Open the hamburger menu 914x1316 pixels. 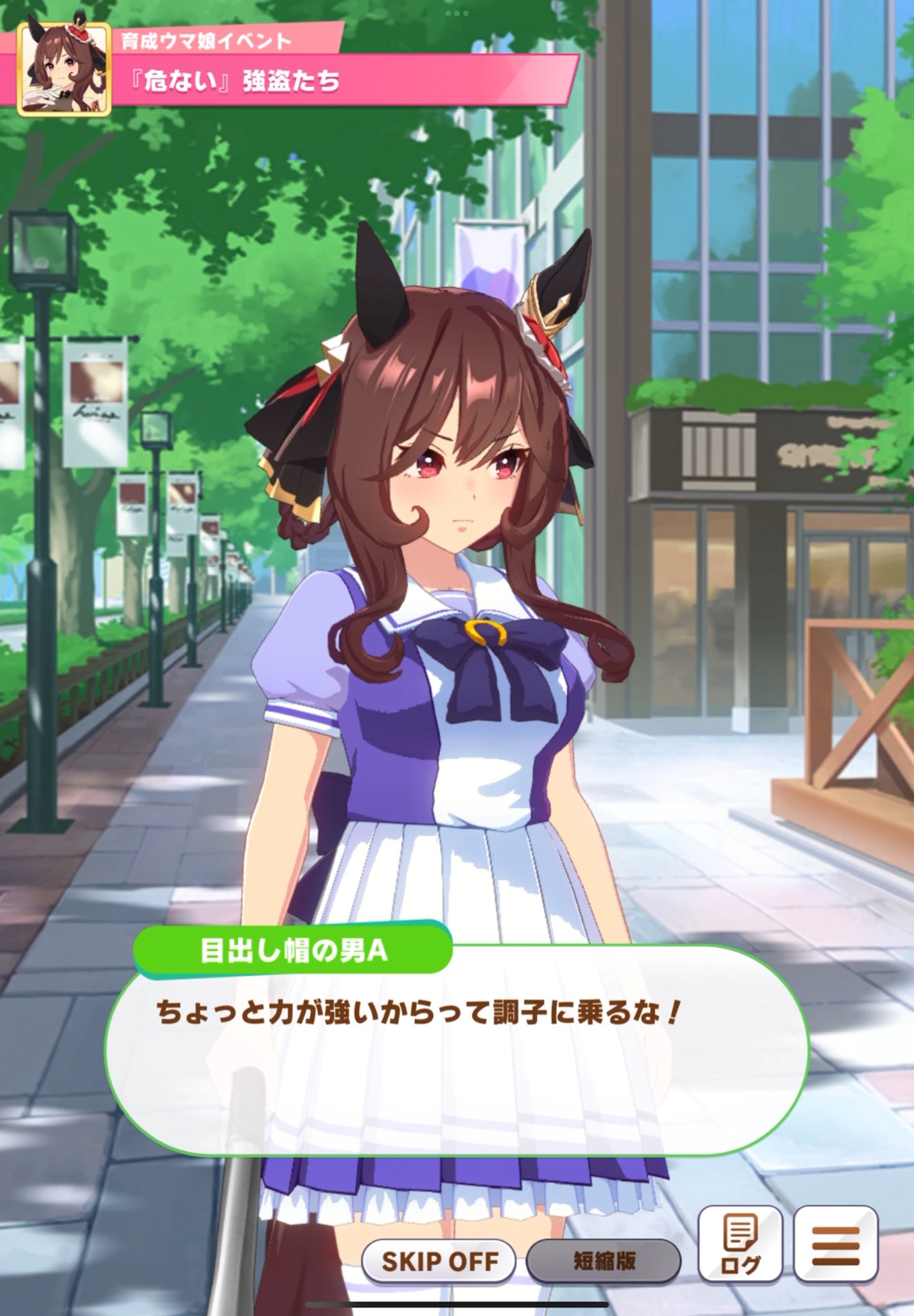coord(836,1245)
